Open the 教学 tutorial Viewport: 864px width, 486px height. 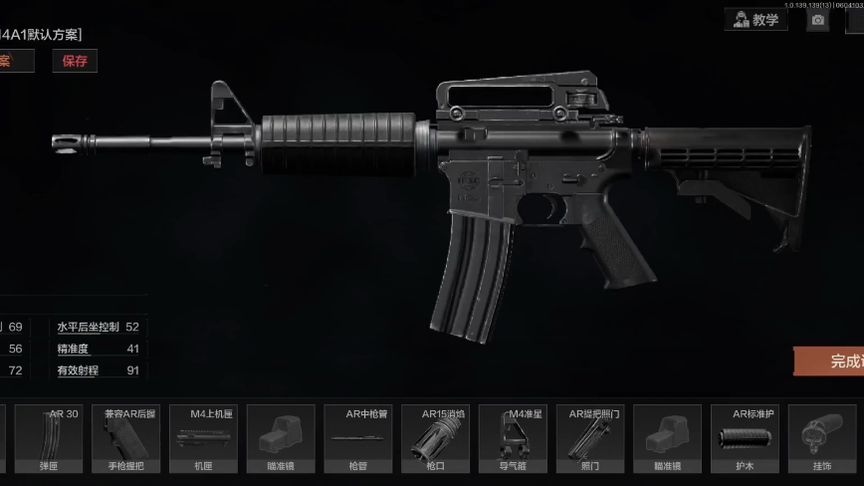coord(755,20)
